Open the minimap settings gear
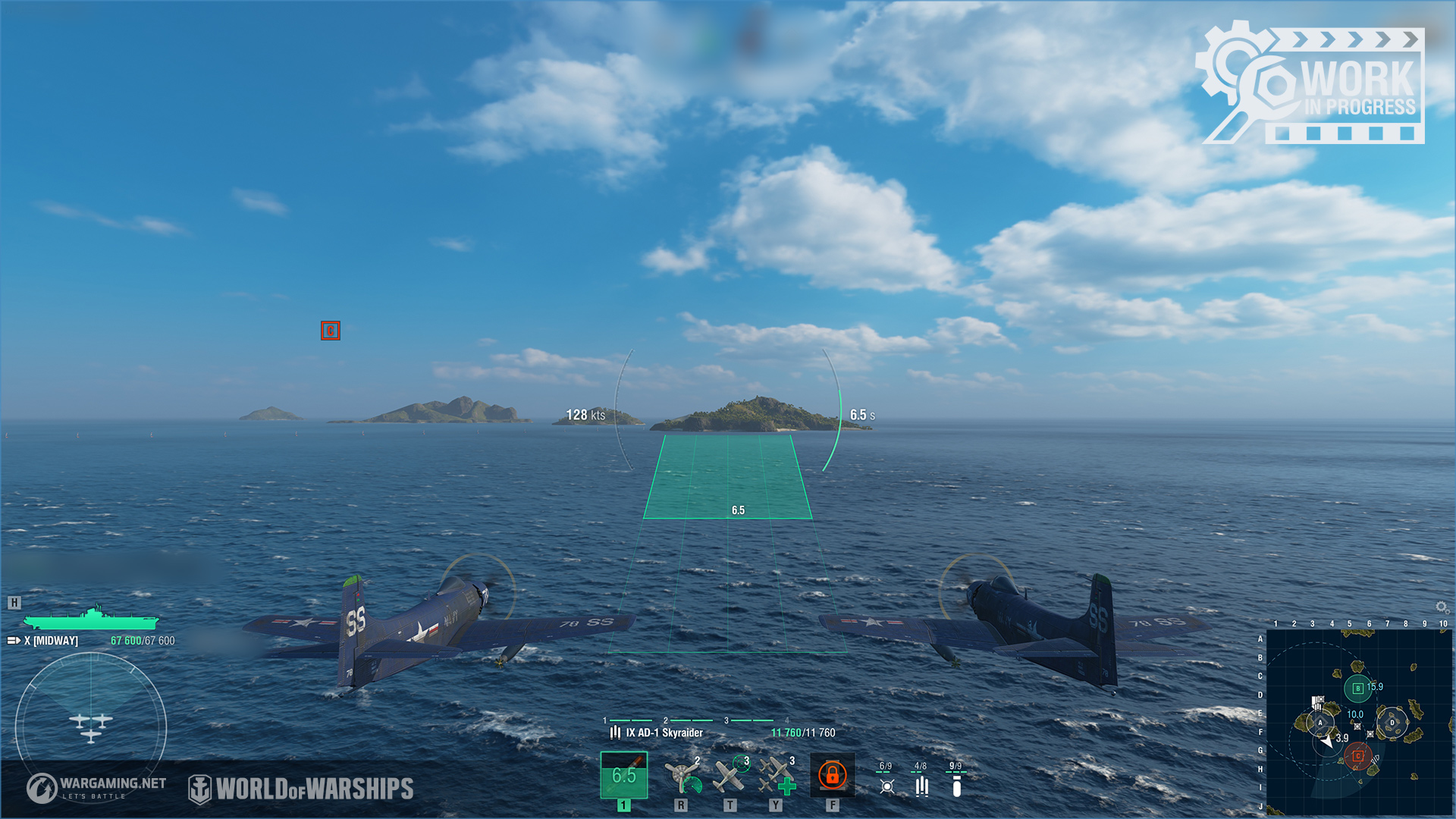This screenshot has height=819, width=1456. pos(1442,607)
